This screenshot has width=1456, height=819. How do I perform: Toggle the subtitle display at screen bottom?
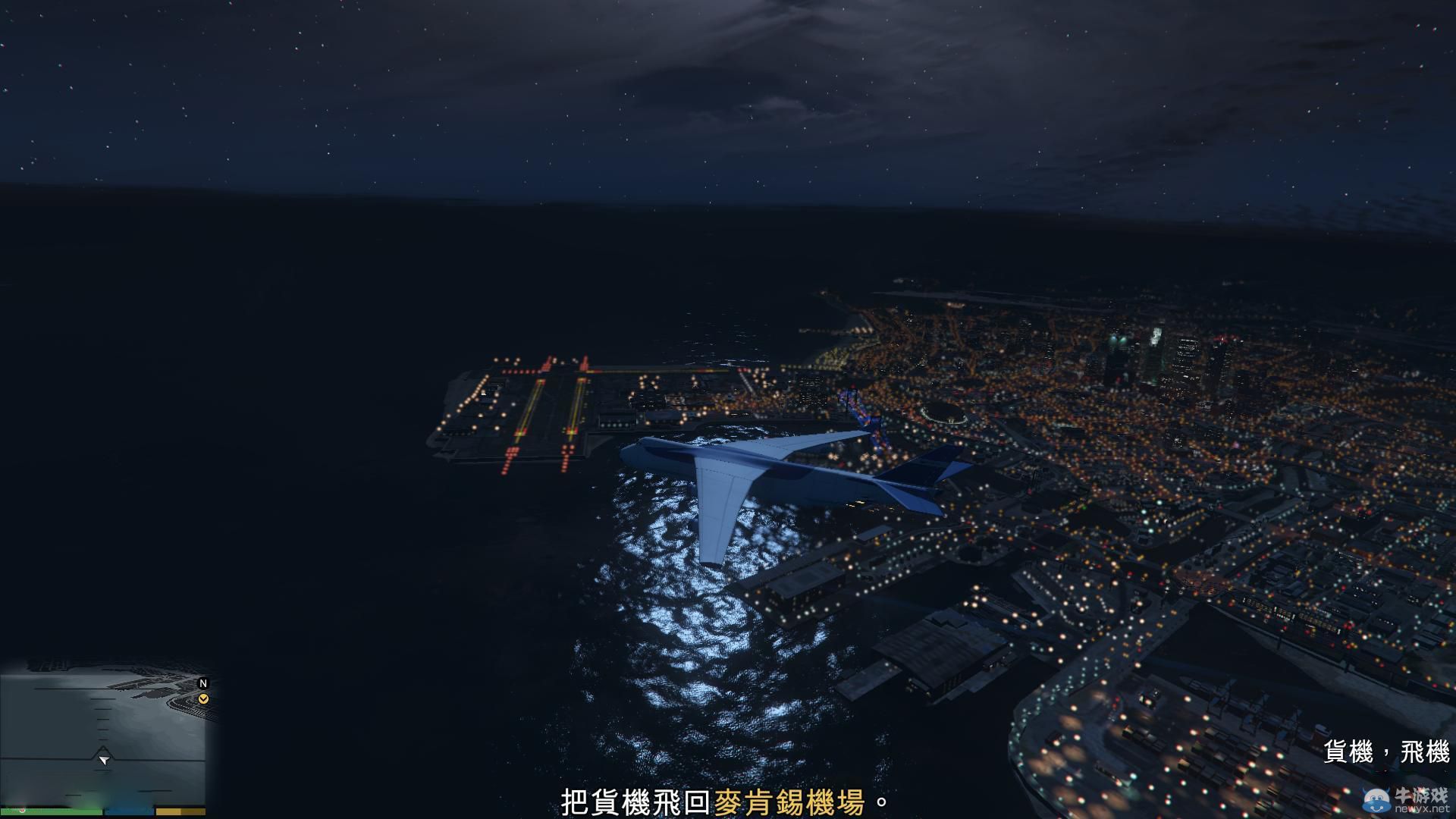click(x=728, y=801)
